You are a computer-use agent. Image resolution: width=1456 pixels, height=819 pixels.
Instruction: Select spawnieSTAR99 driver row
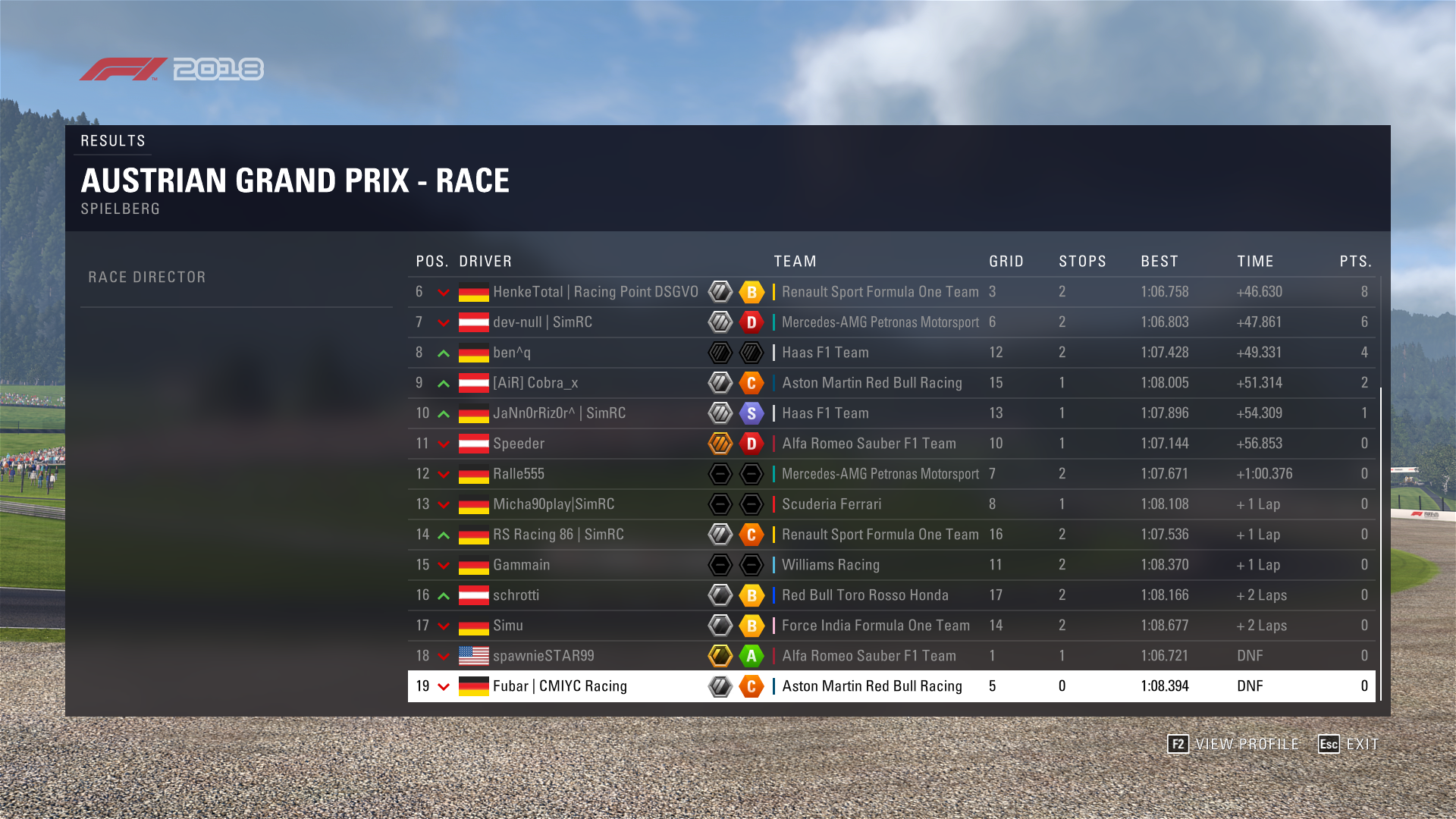point(544,656)
